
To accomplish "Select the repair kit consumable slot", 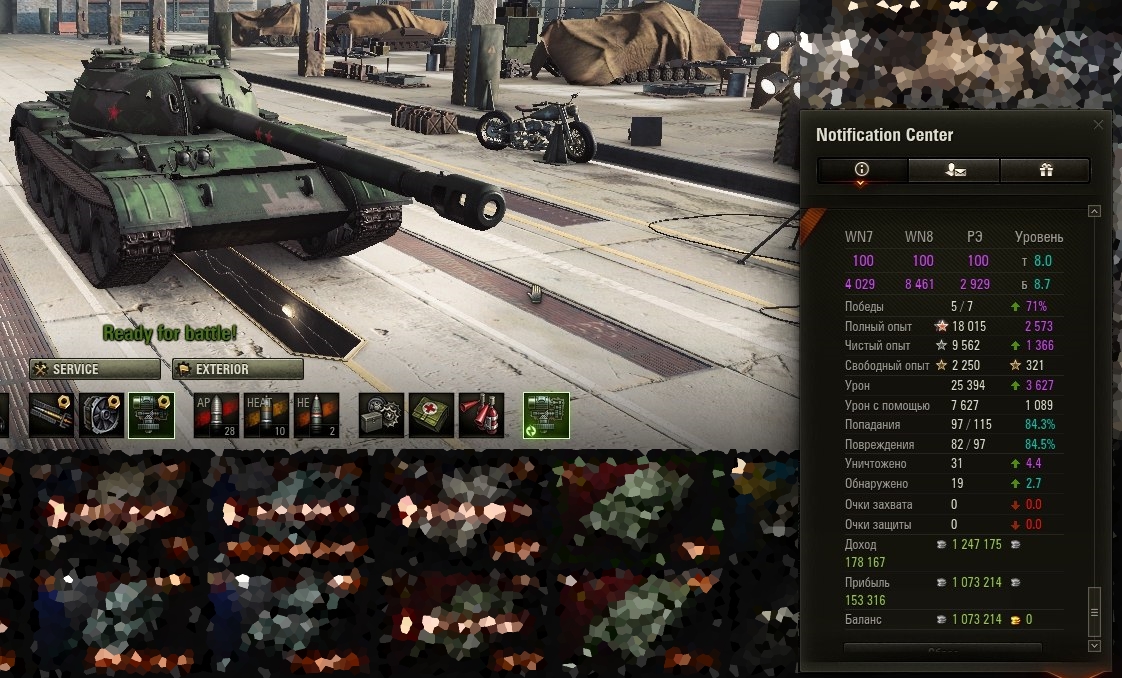I will tap(381, 415).
